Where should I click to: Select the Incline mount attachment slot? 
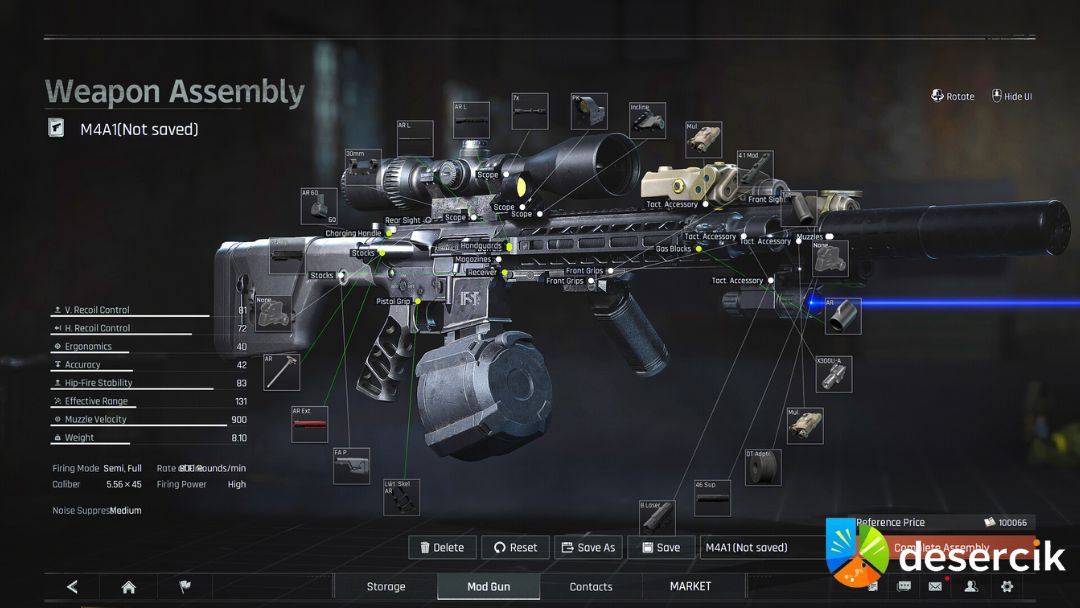tap(648, 120)
